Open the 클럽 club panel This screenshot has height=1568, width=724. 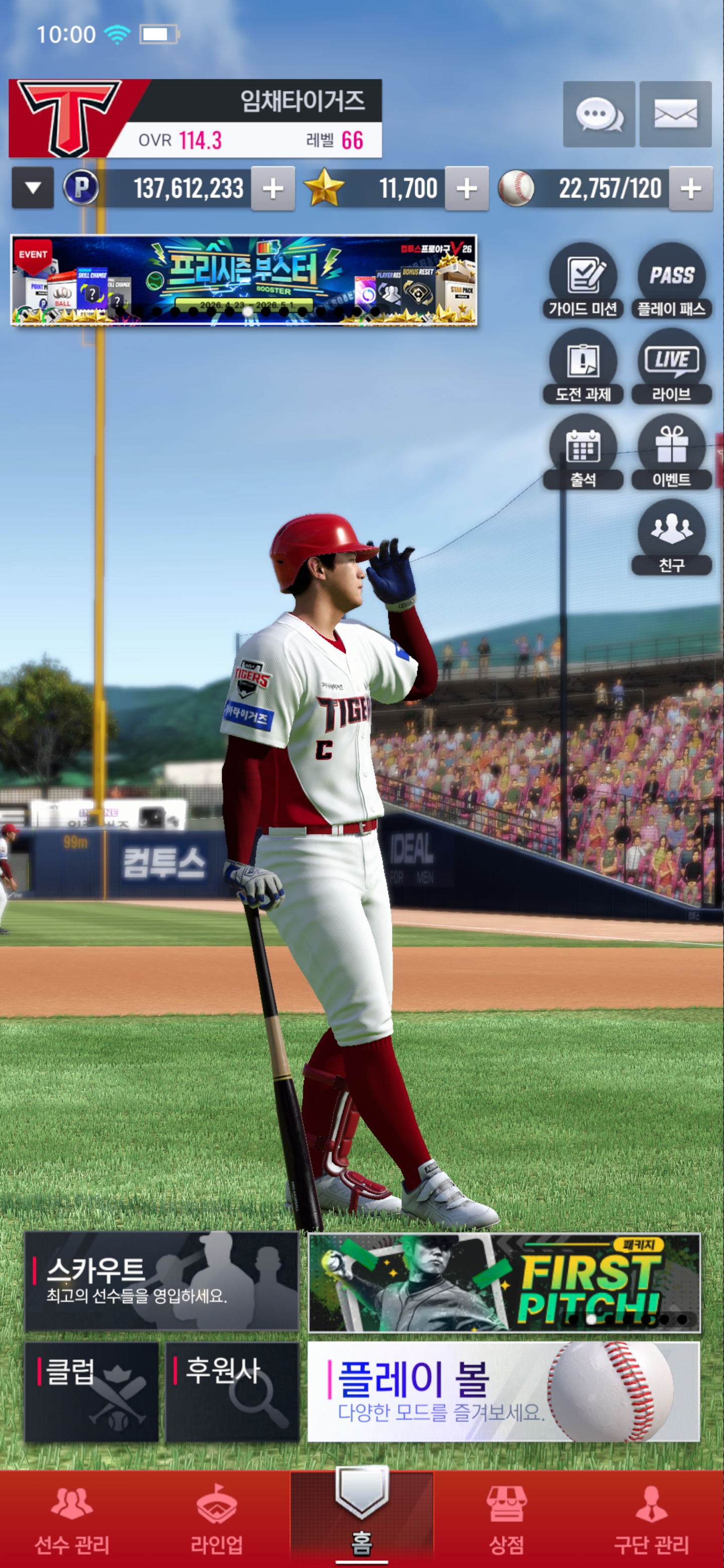point(92,1392)
